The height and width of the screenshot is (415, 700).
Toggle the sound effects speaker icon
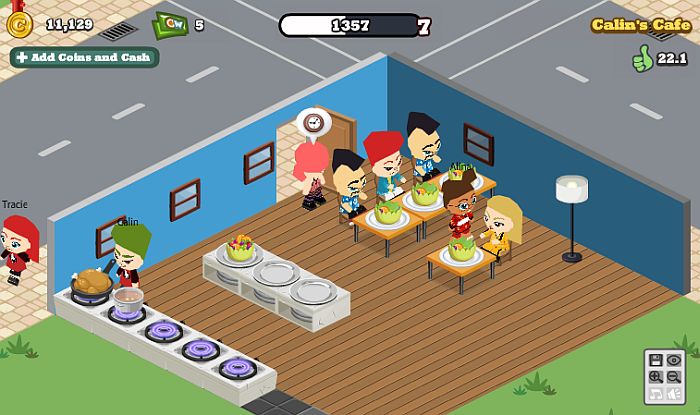[x=673, y=394]
